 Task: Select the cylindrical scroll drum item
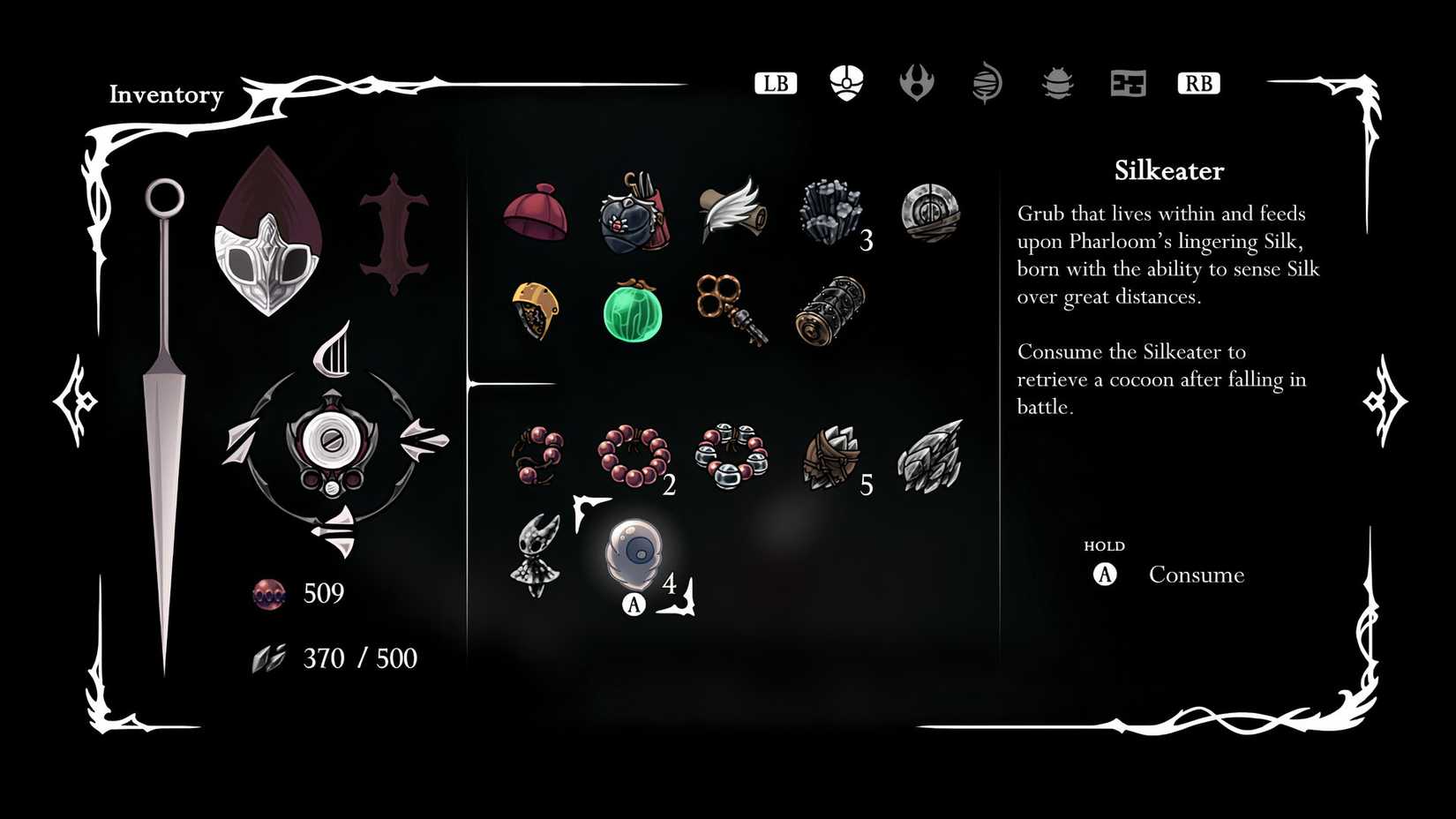(x=829, y=309)
